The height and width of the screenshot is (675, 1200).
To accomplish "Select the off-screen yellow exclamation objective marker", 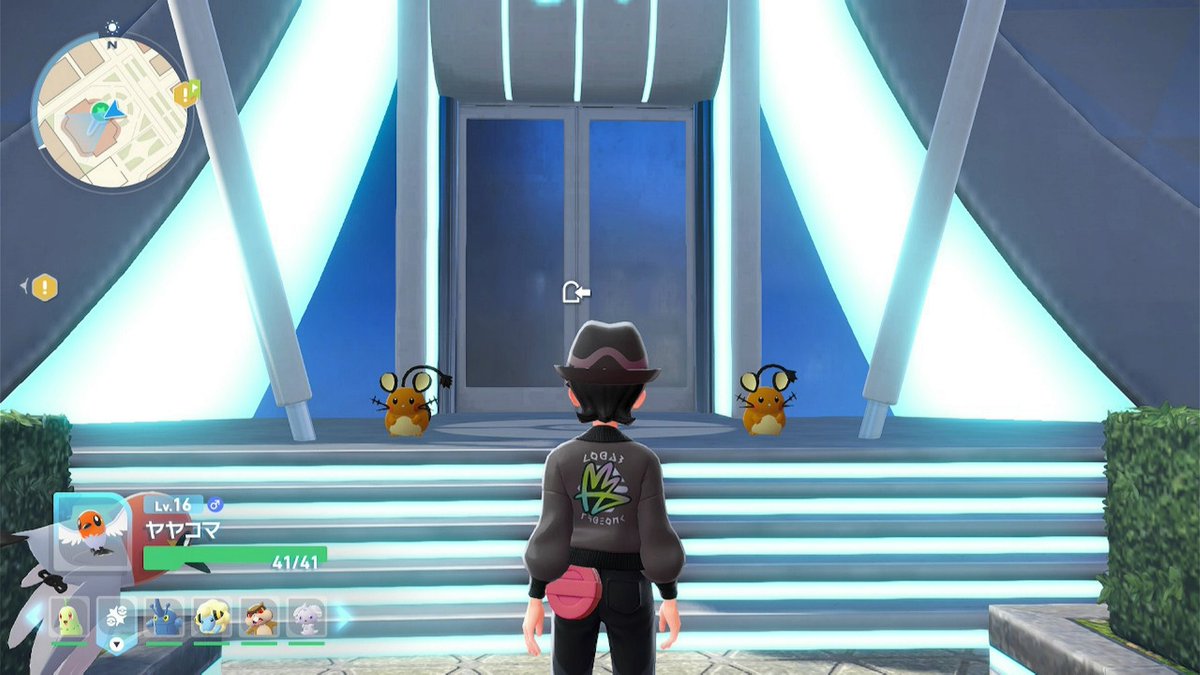I will coord(45,288).
